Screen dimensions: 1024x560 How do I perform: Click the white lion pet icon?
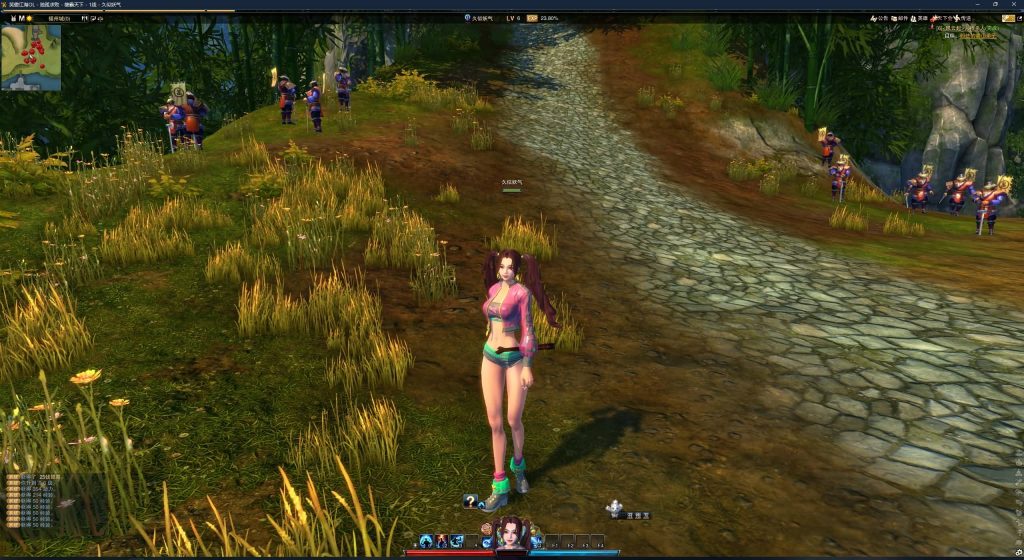(x=614, y=508)
